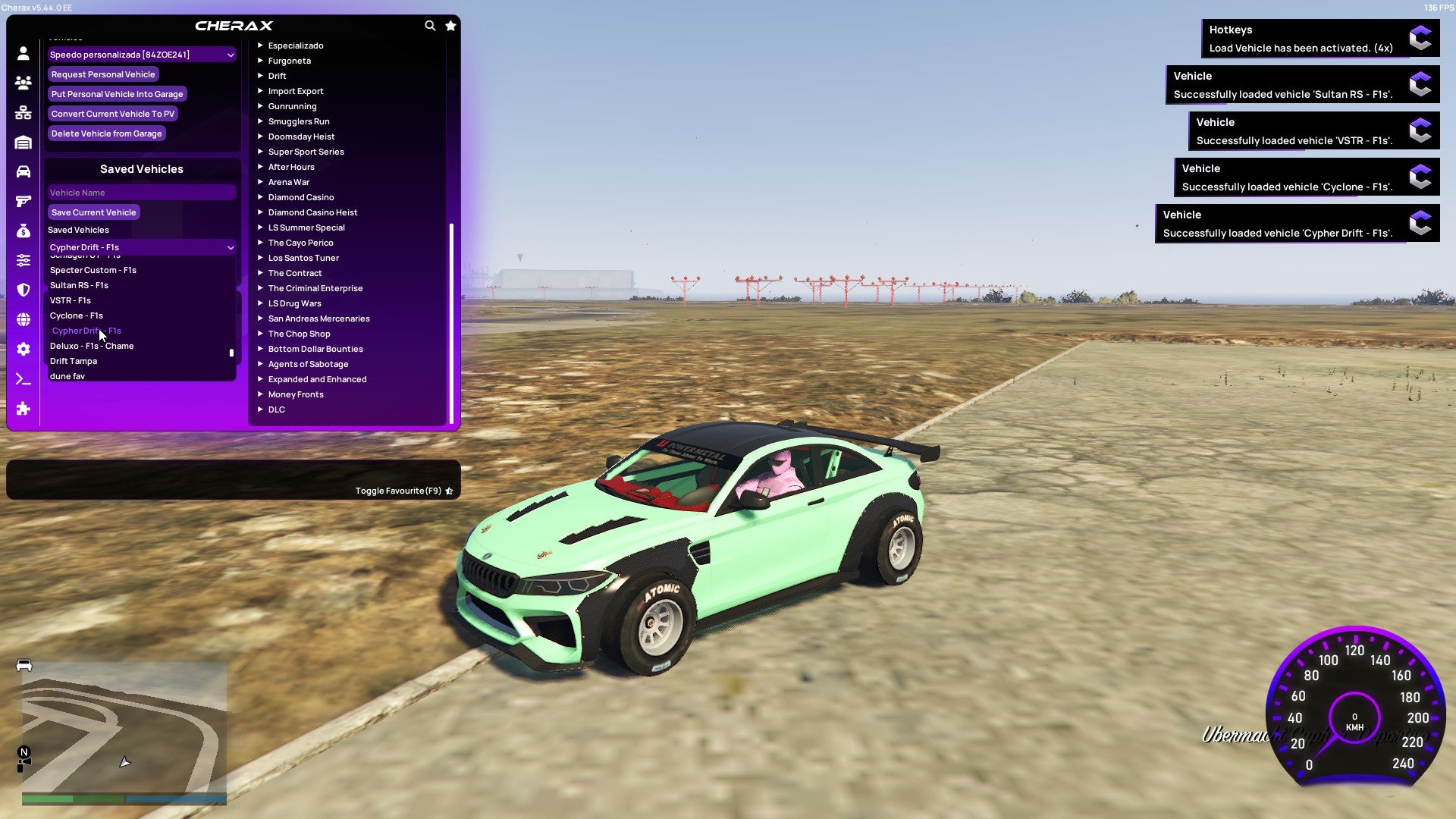This screenshot has width=1456, height=819.
Task: Open the Self menu in the sidebar
Action: tap(23, 54)
